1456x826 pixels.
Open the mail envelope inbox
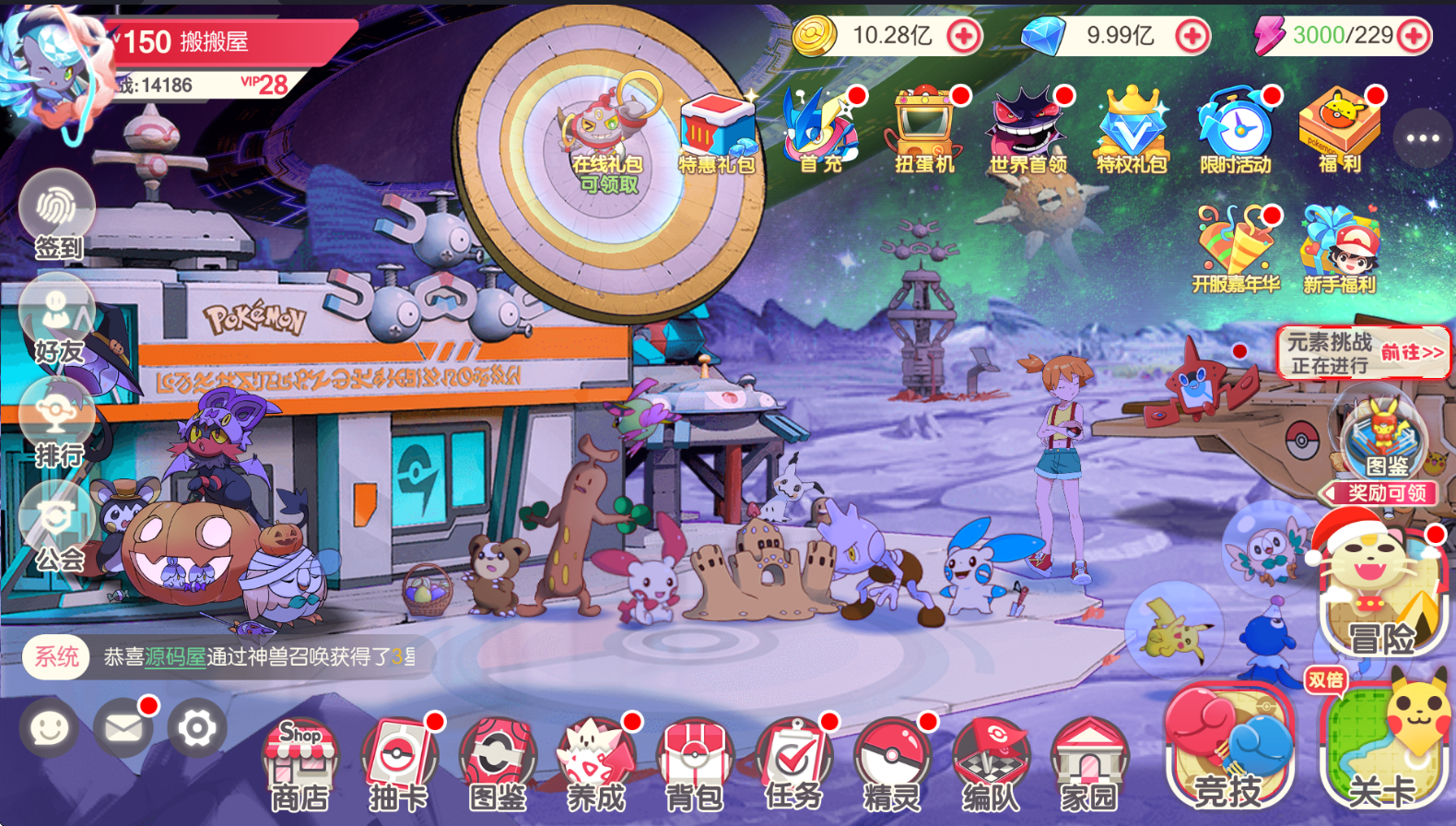[x=123, y=728]
